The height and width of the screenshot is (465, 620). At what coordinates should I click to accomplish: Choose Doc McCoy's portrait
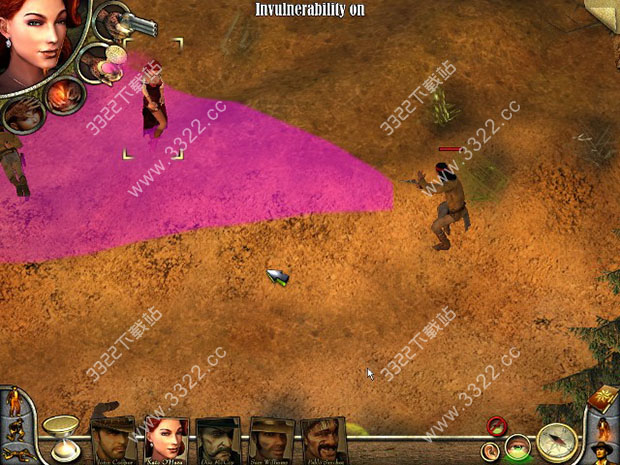point(217,437)
